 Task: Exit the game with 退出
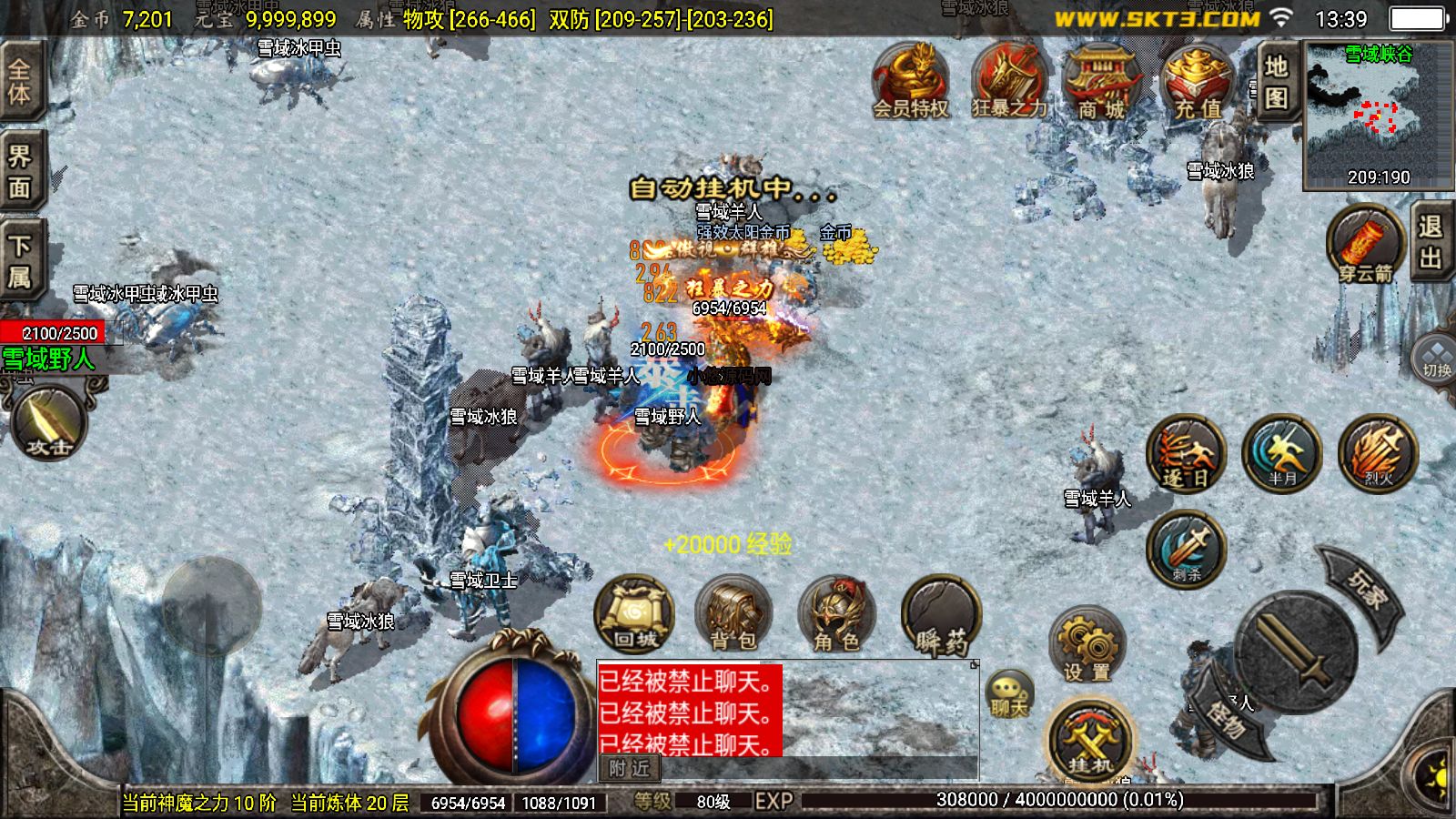1431,242
